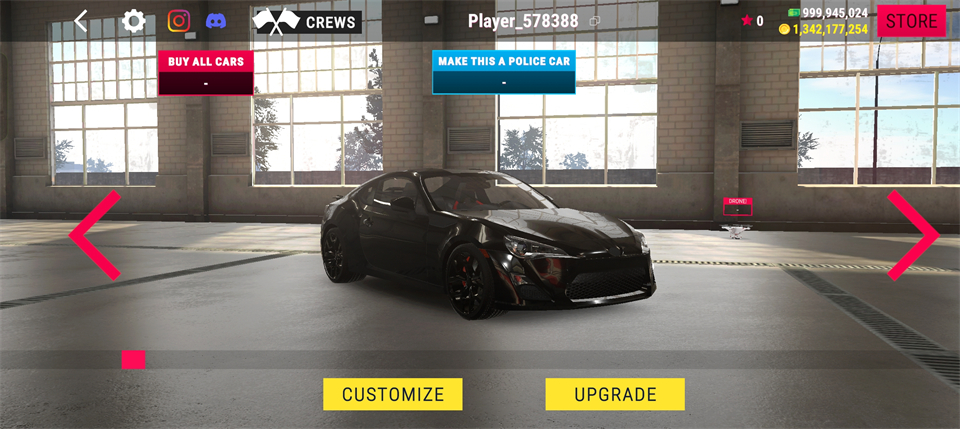The width and height of the screenshot is (960, 429).
Task: Open the Upgrade menu
Action: pos(615,394)
